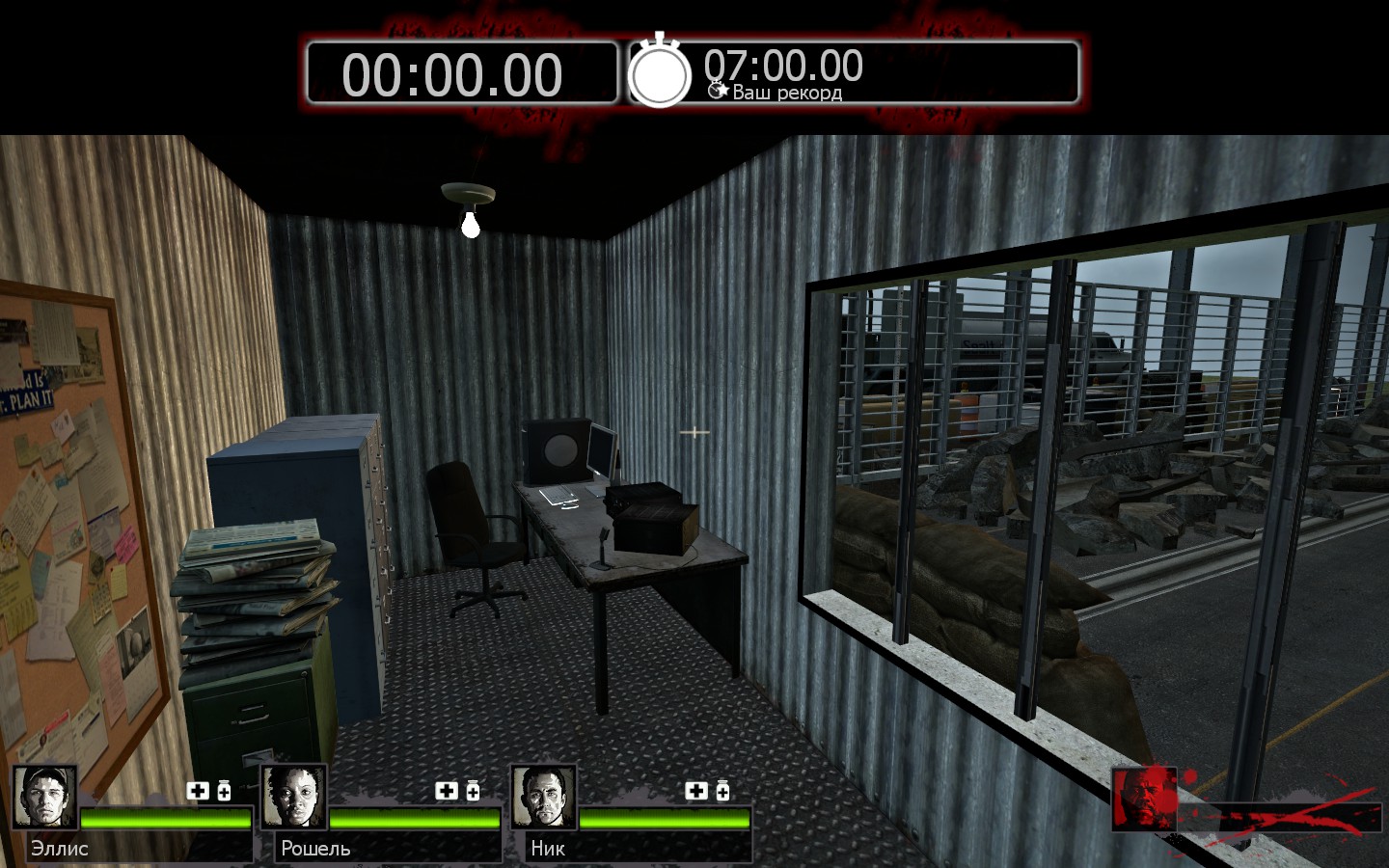This screenshot has width=1389, height=868.
Task: Click Рошель's pill bottle icon
Action: tap(473, 791)
